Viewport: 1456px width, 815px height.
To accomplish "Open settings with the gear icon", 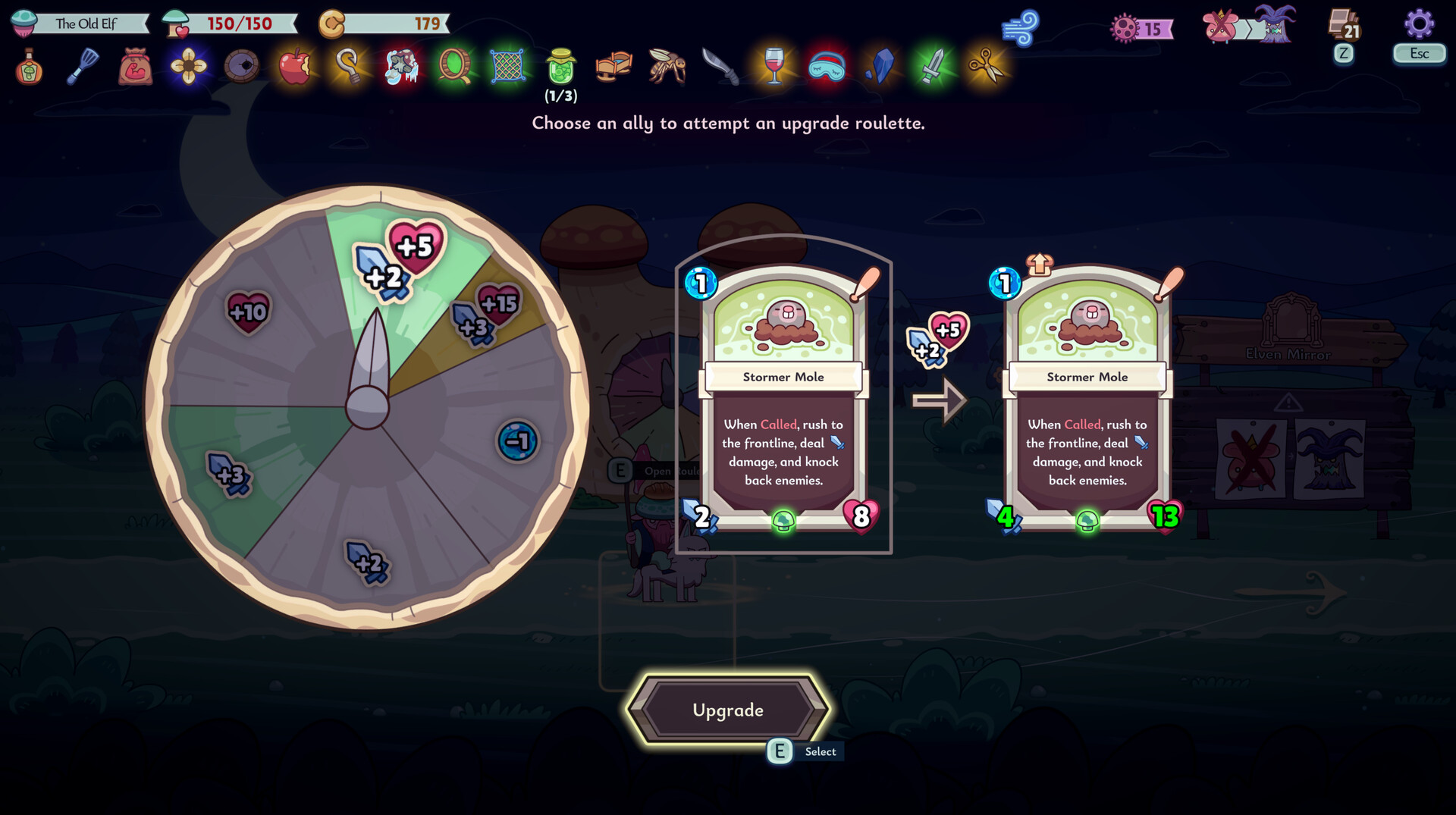I will point(1419,24).
